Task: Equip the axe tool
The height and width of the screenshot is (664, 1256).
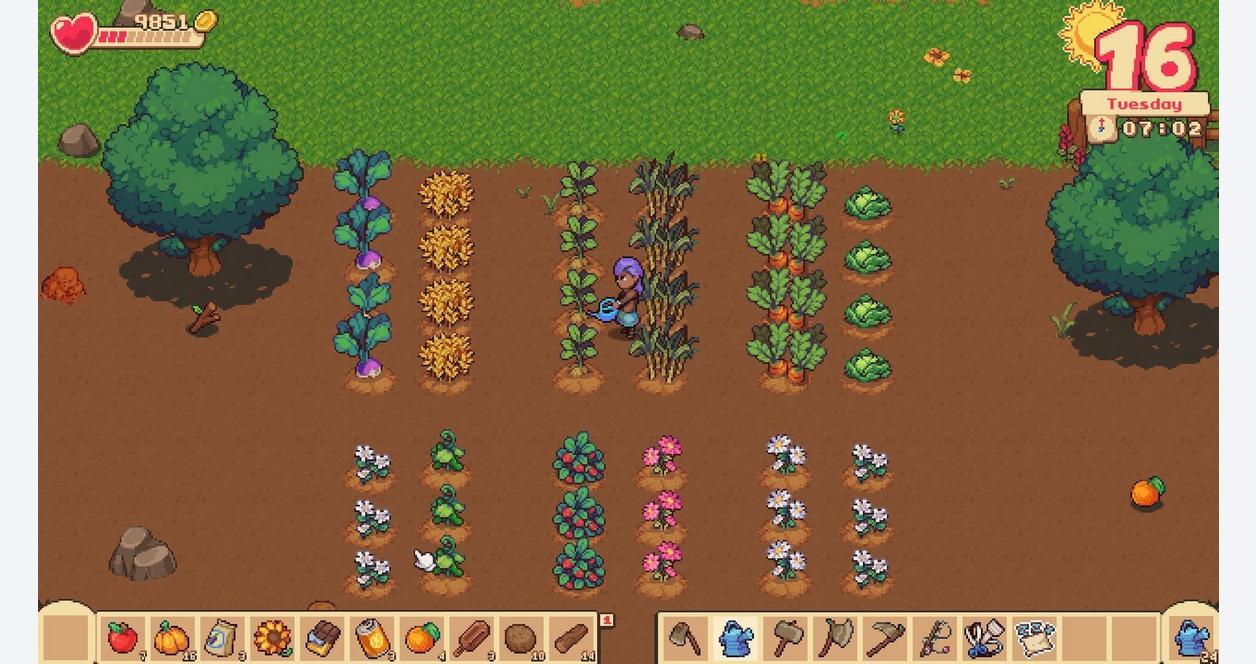Action: pos(835,638)
